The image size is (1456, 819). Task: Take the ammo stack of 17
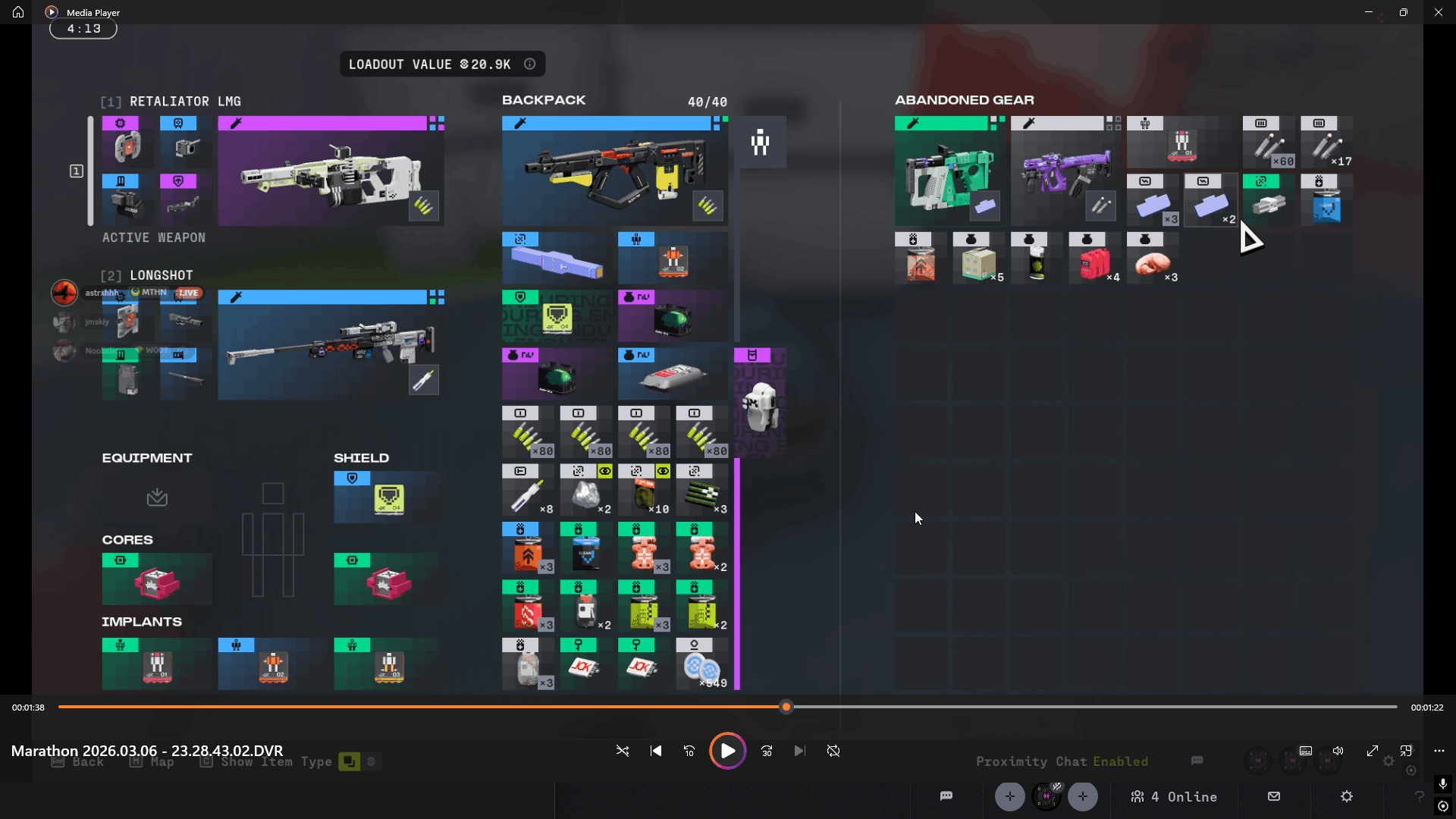(x=1327, y=143)
